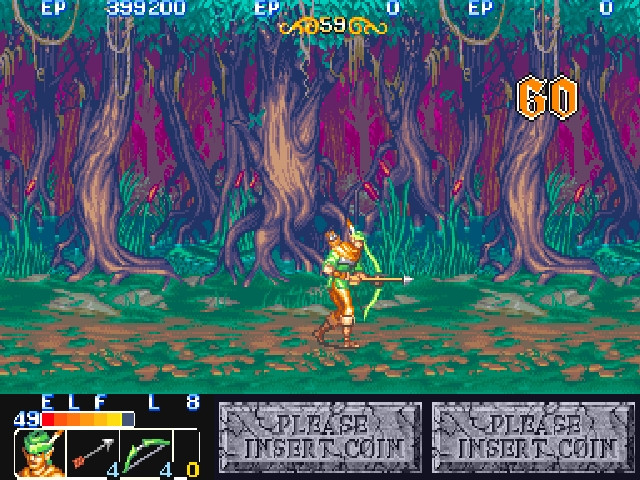The image size is (640, 480).
Task: Select the elf character portrait
Action: [39, 453]
